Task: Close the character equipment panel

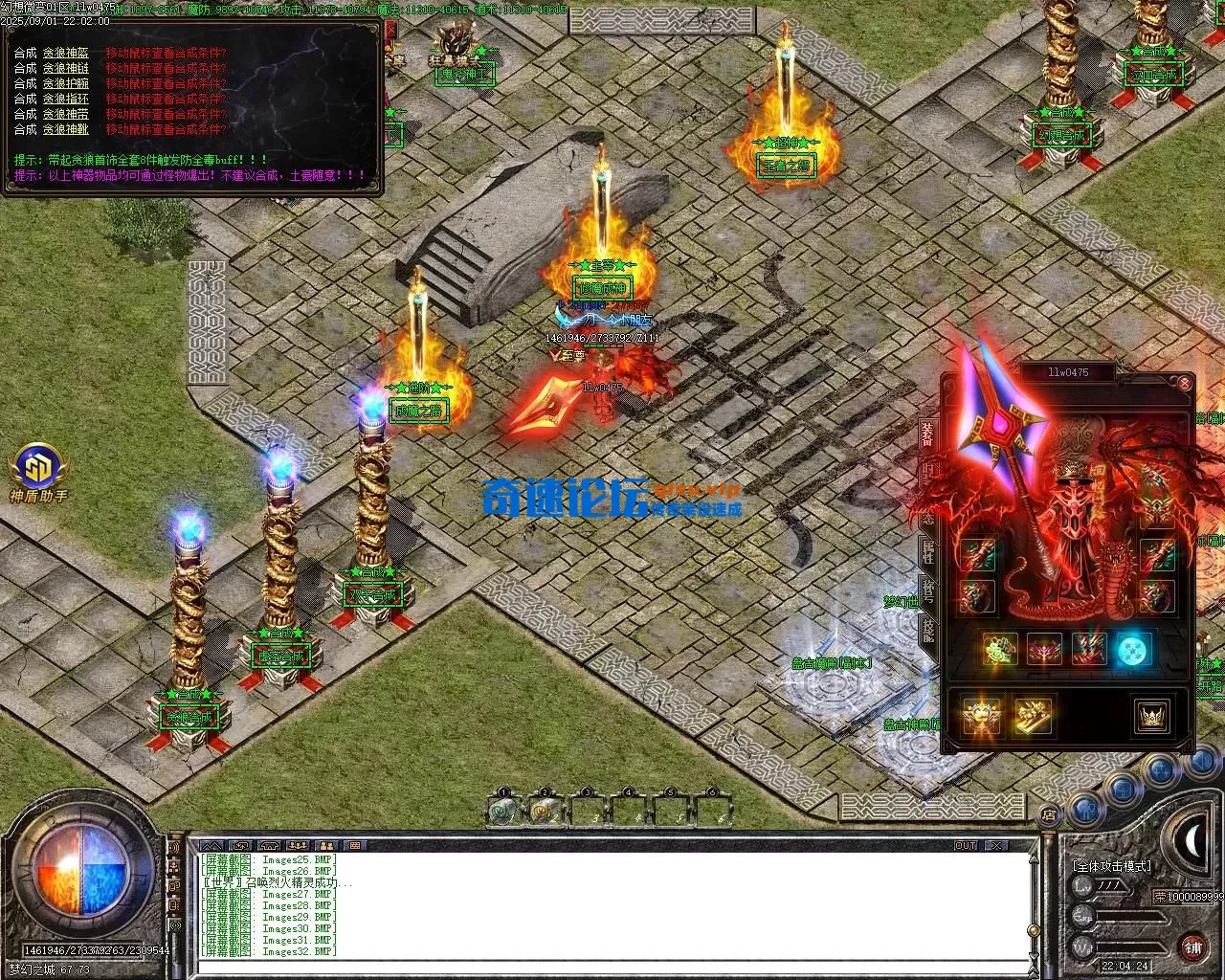Action: click(x=1185, y=384)
